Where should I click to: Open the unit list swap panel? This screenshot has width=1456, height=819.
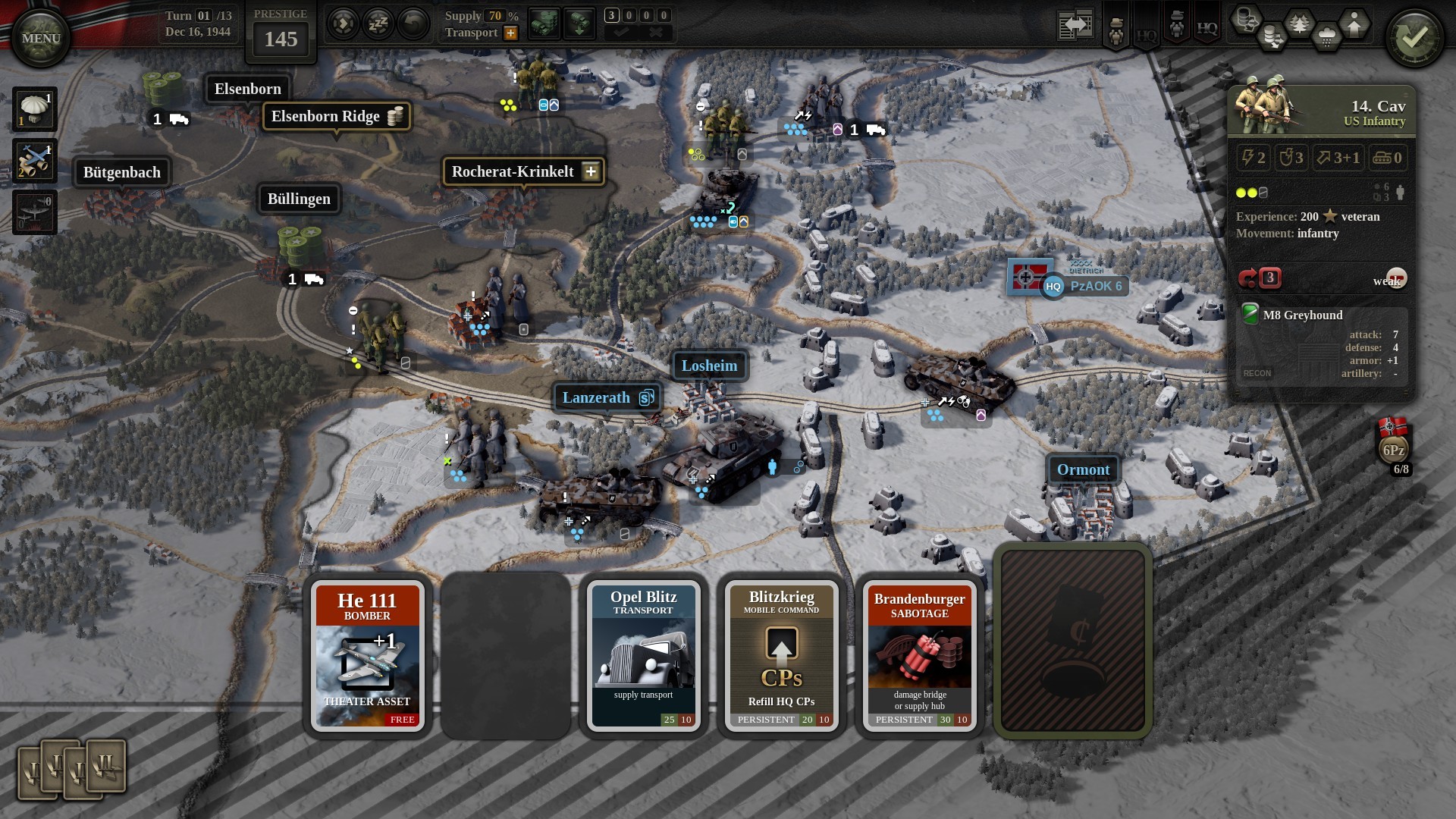1076,26
